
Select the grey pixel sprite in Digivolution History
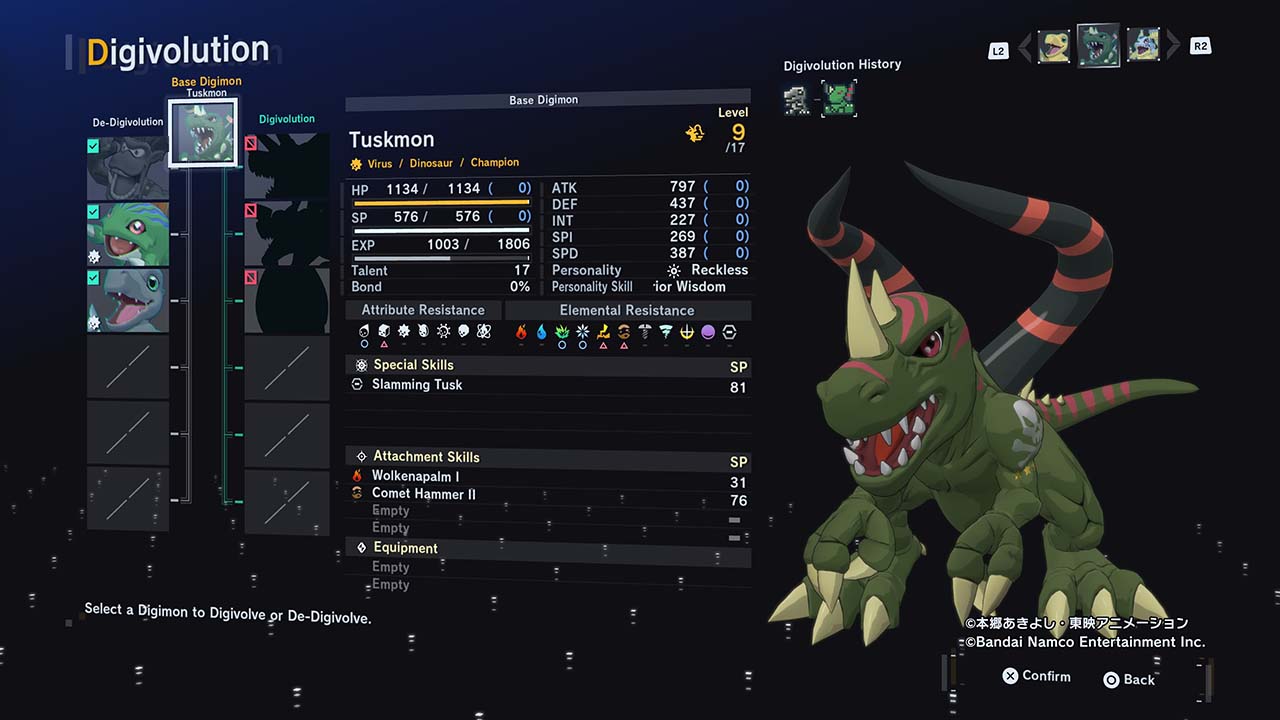[797, 99]
